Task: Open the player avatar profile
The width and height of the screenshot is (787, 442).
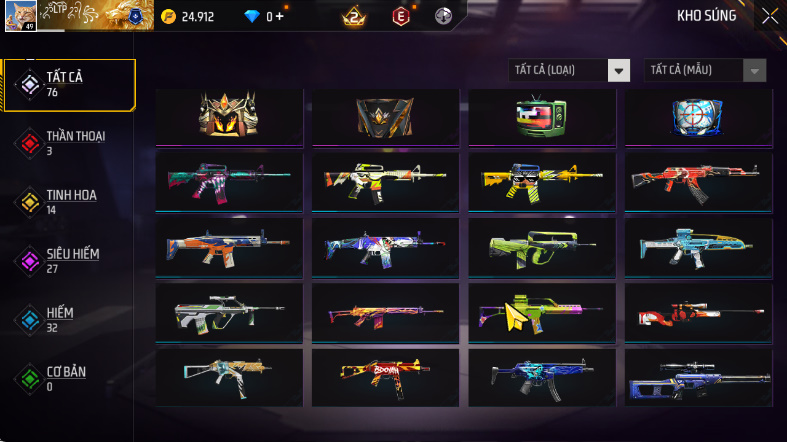Action: tap(20, 15)
